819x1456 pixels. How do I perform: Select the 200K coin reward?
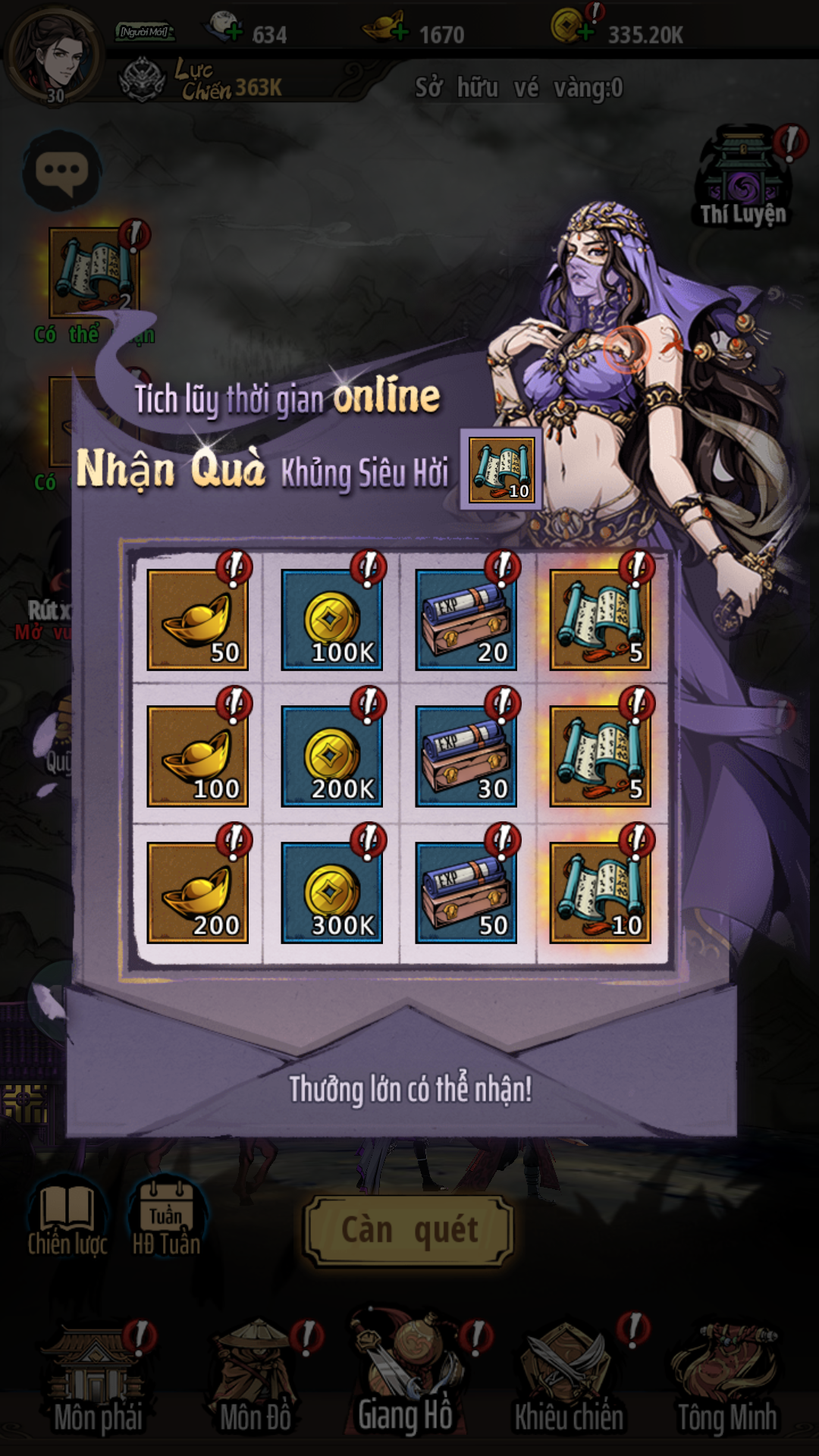[x=331, y=756]
